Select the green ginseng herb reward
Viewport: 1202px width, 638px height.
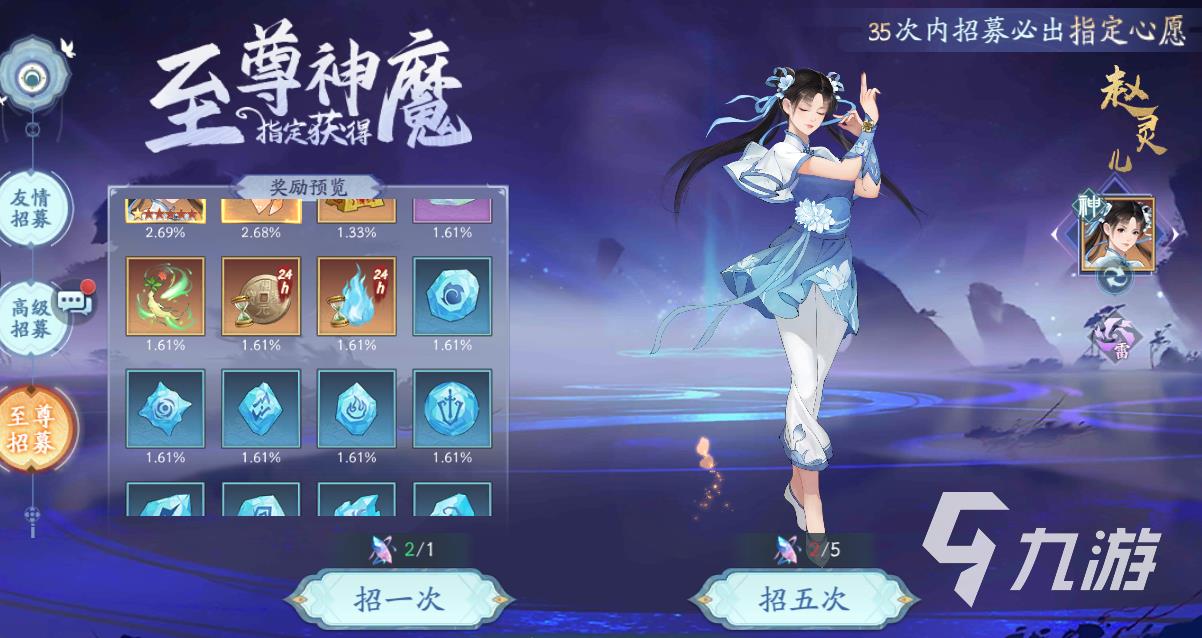point(165,296)
